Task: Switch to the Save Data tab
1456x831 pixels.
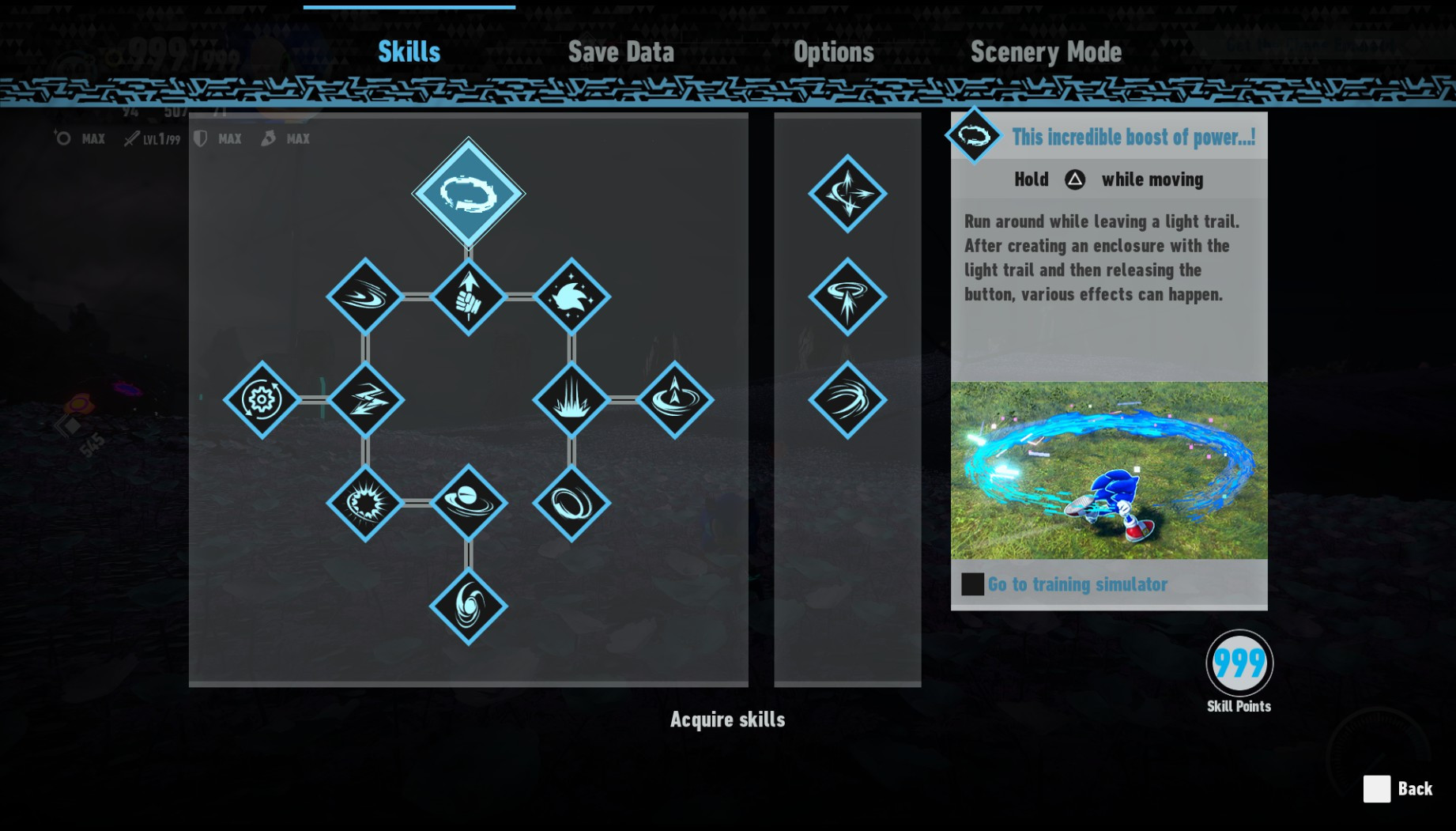Action: coord(621,51)
